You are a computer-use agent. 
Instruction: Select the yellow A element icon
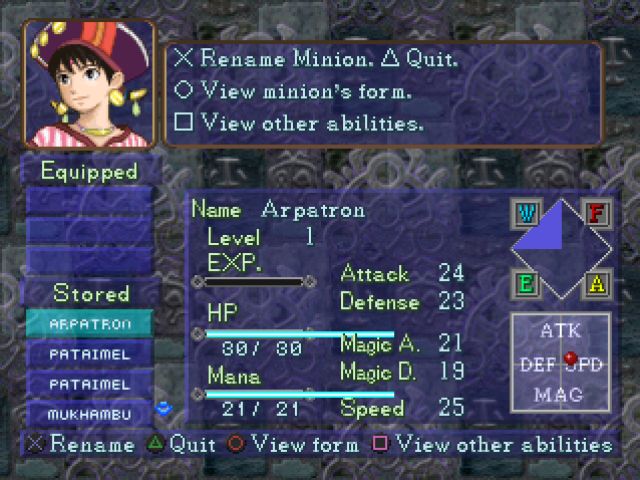(x=597, y=284)
